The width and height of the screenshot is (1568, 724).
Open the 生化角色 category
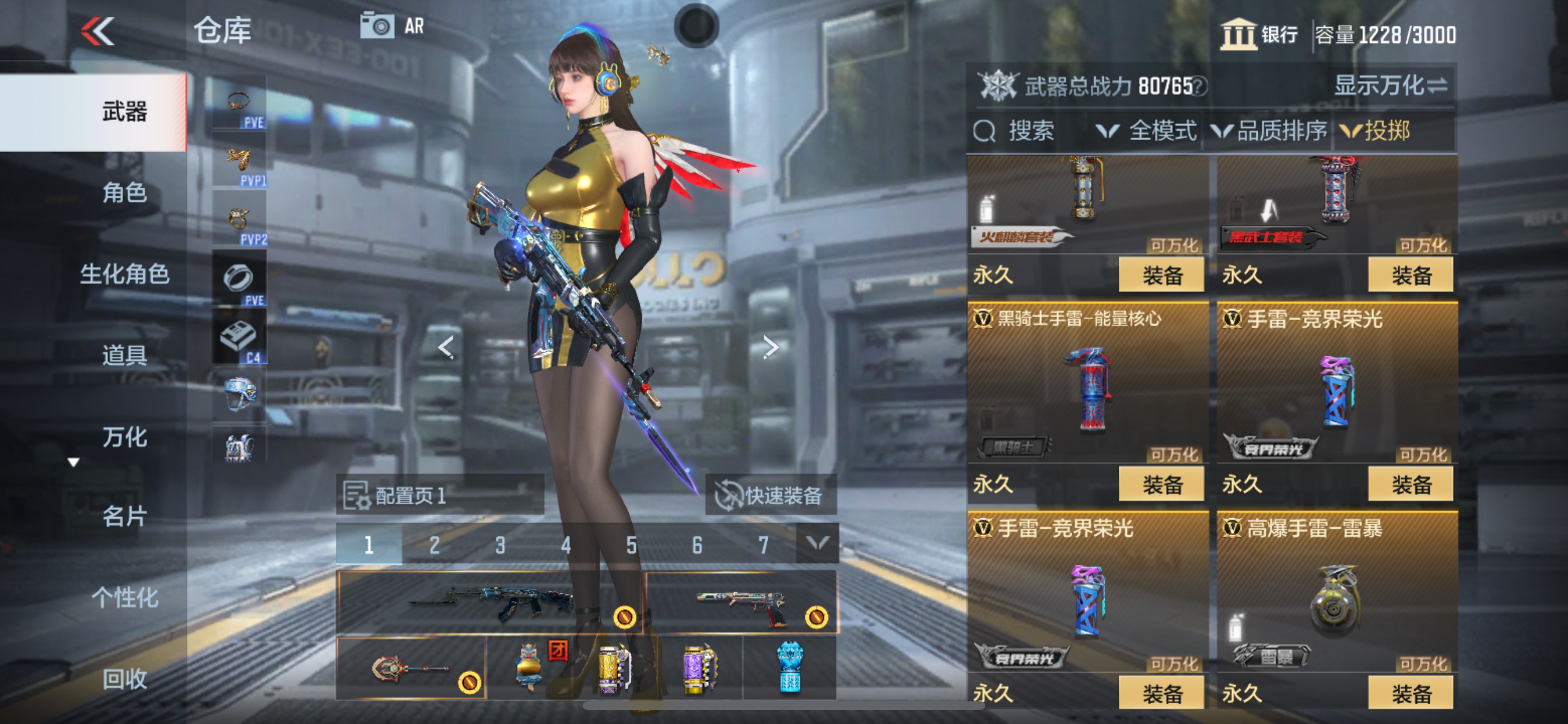click(124, 274)
